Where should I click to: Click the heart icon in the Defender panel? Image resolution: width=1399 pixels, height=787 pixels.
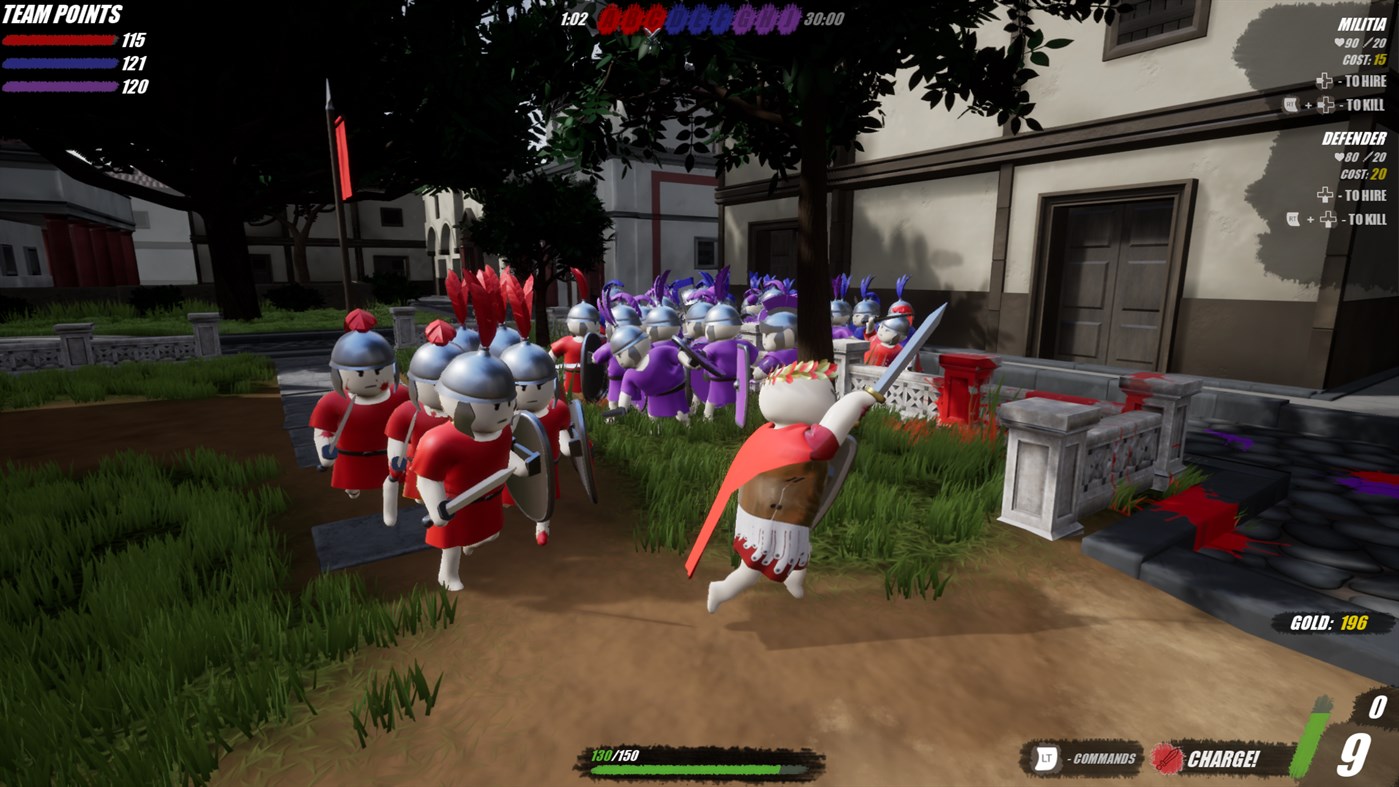[x=1338, y=157]
